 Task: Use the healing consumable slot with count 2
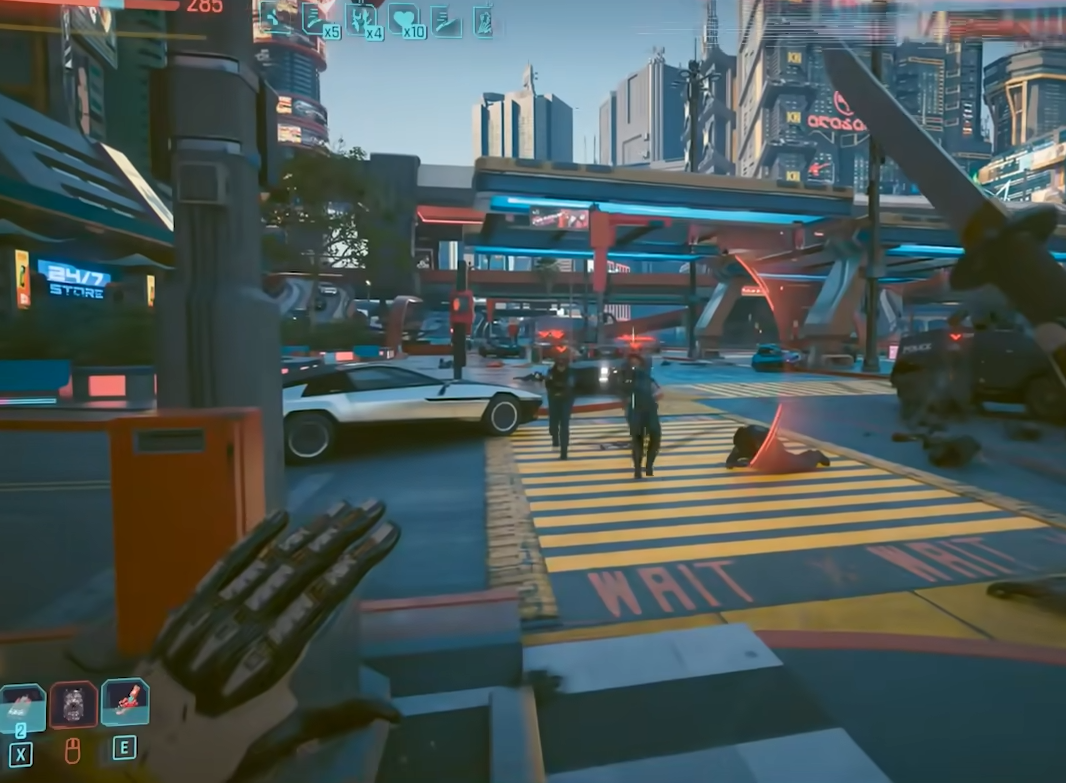tap(22, 706)
